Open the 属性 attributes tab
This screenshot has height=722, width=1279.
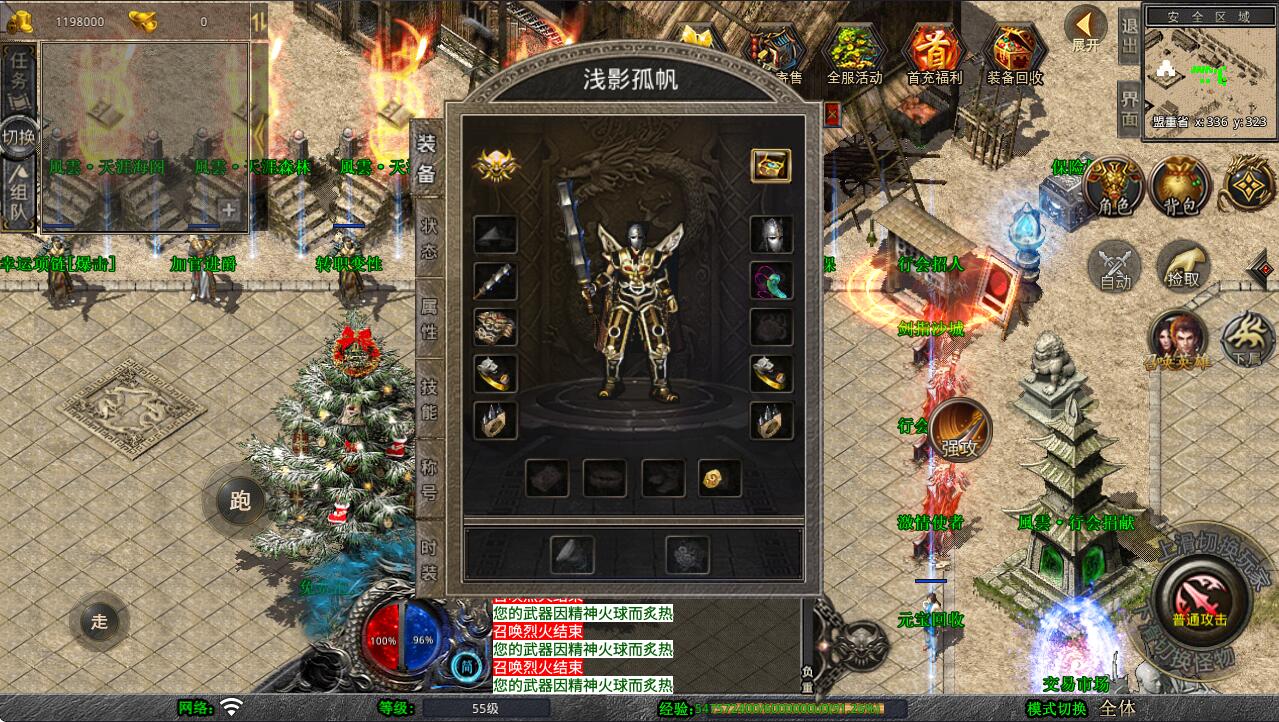tap(428, 318)
